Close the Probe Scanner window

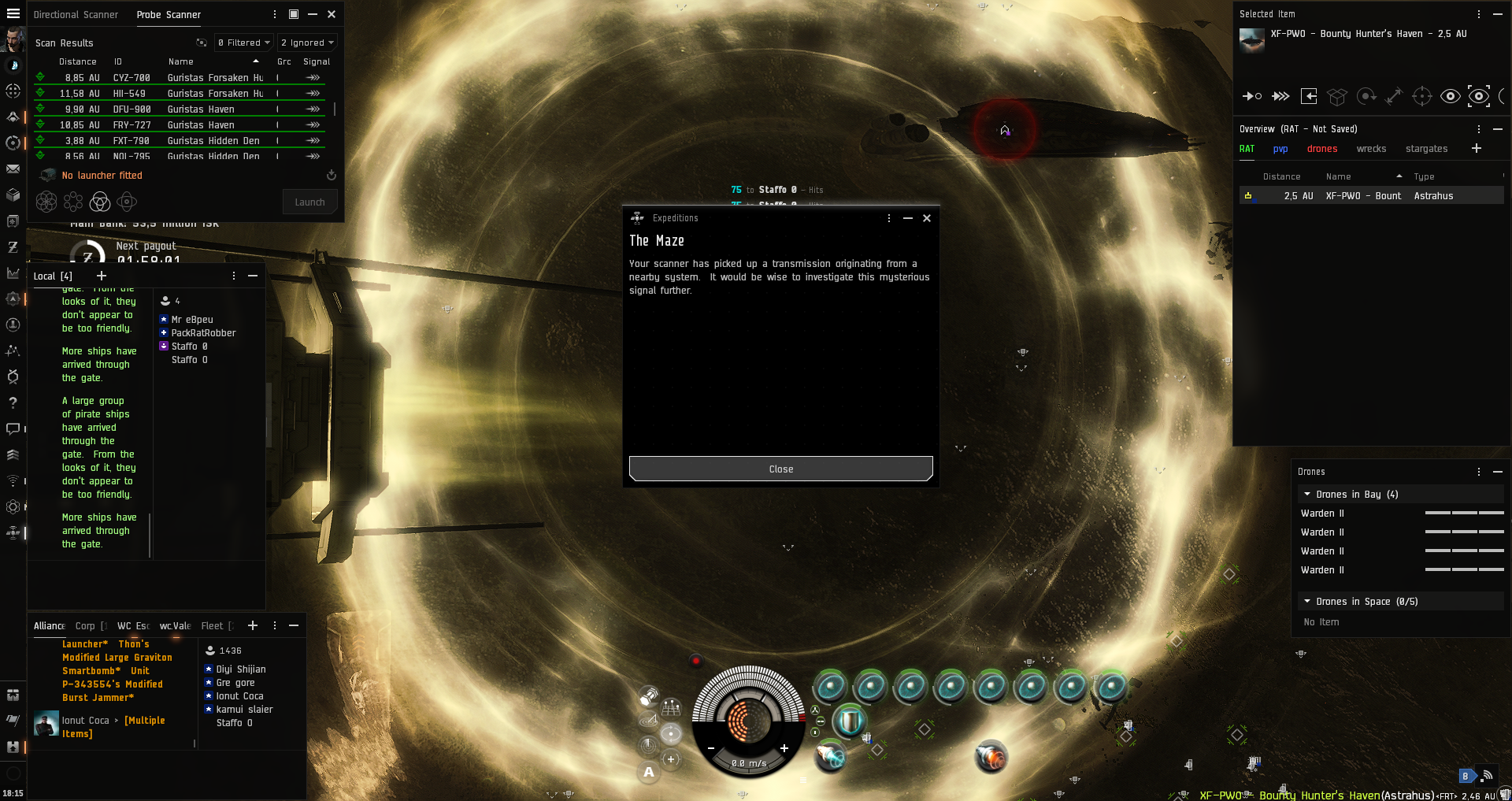point(332,14)
